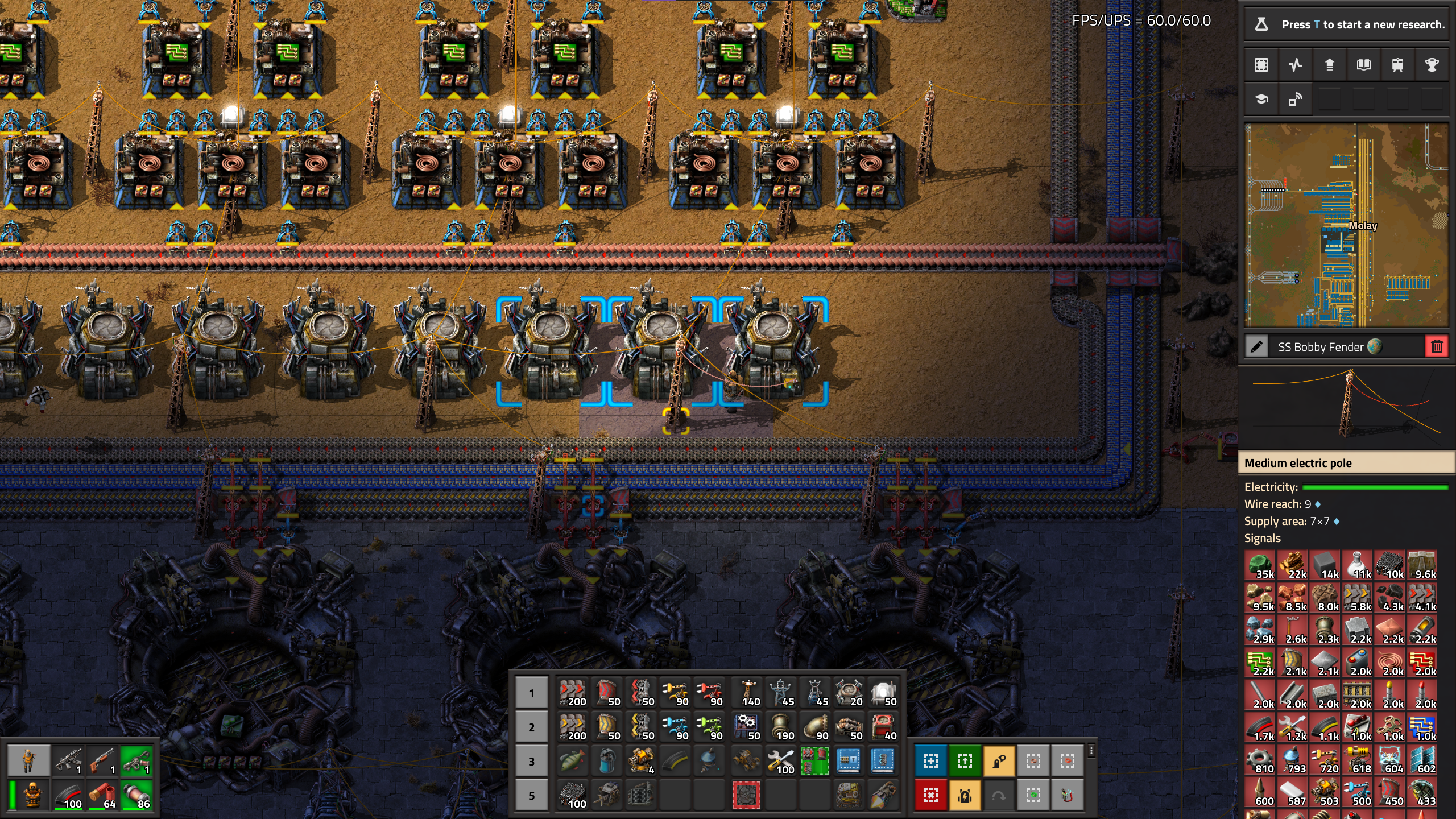Open the achievements trophy button
The height and width of the screenshot is (819, 1456).
coord(1432,65)
